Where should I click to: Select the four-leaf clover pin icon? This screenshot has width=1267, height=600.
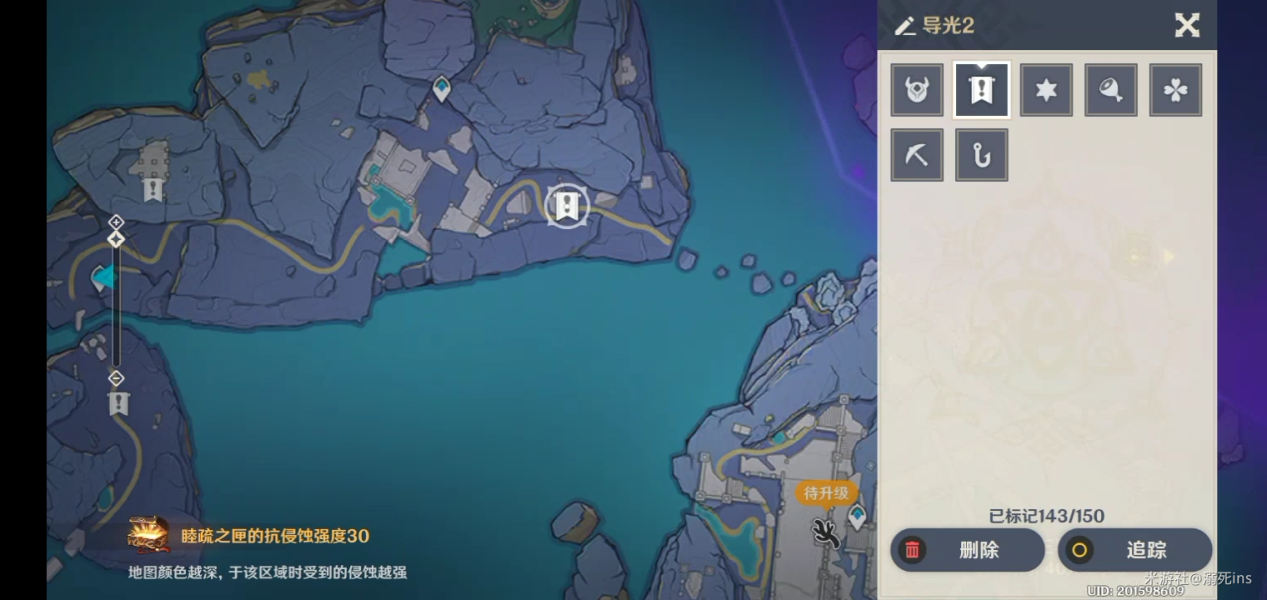point(1175,90)
